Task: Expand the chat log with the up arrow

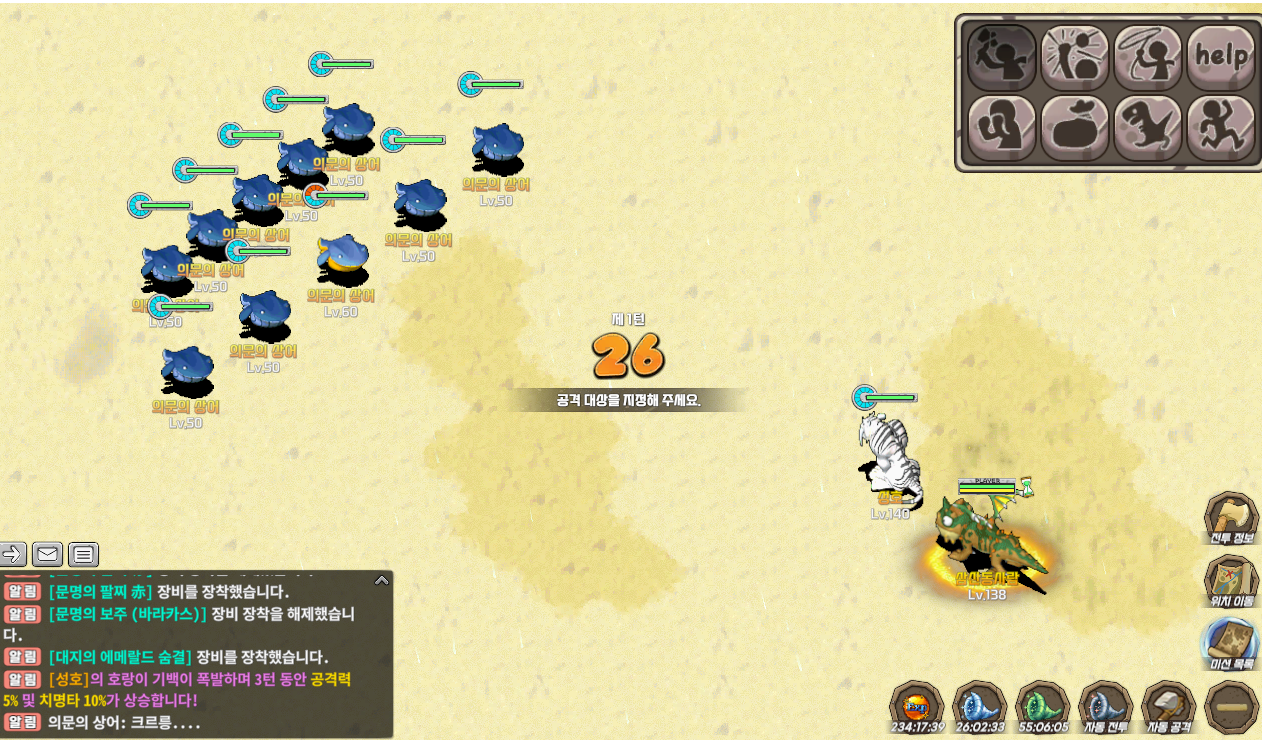Action: tap(381, 580)
